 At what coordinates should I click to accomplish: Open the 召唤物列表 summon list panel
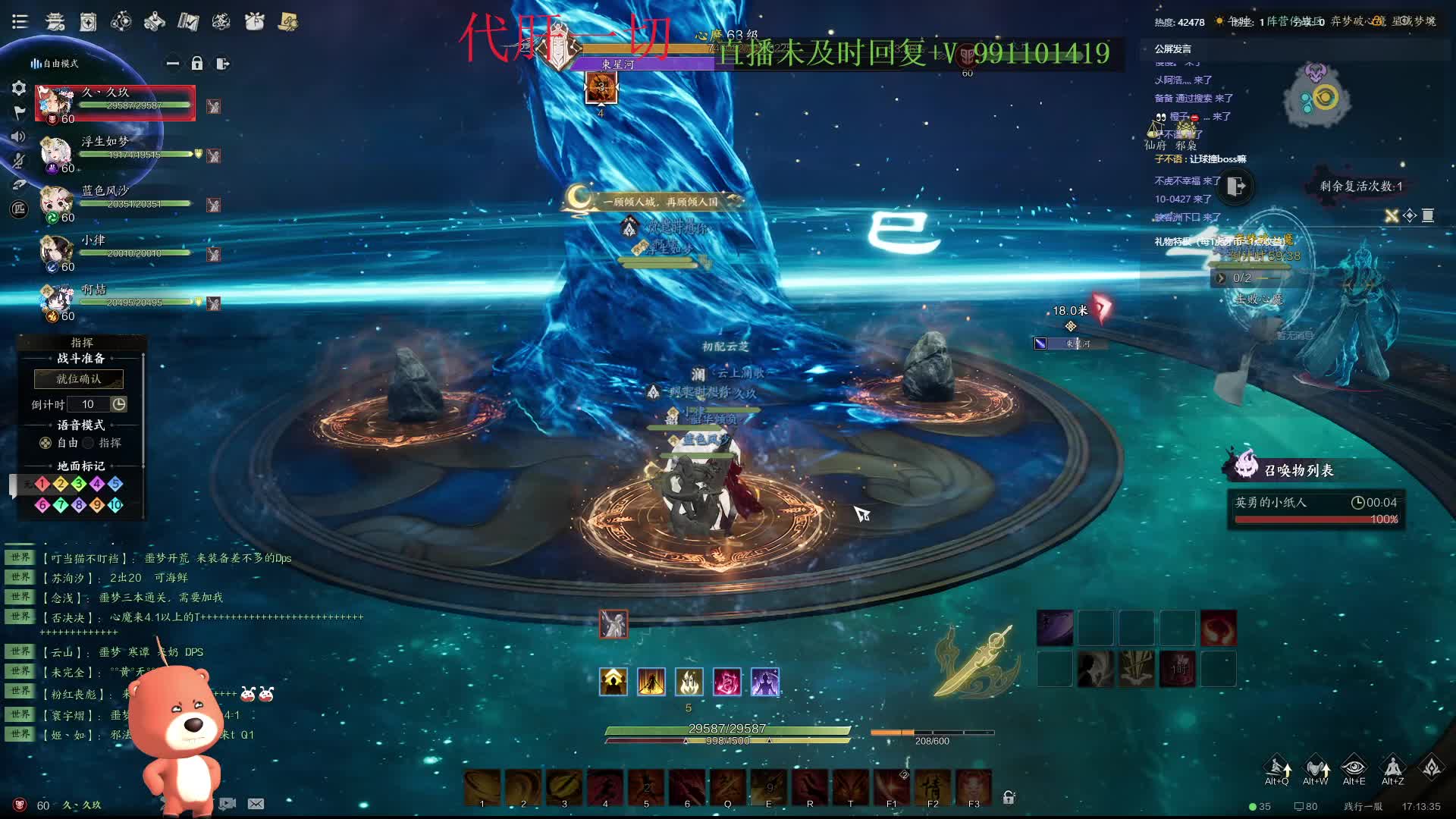1298,470
